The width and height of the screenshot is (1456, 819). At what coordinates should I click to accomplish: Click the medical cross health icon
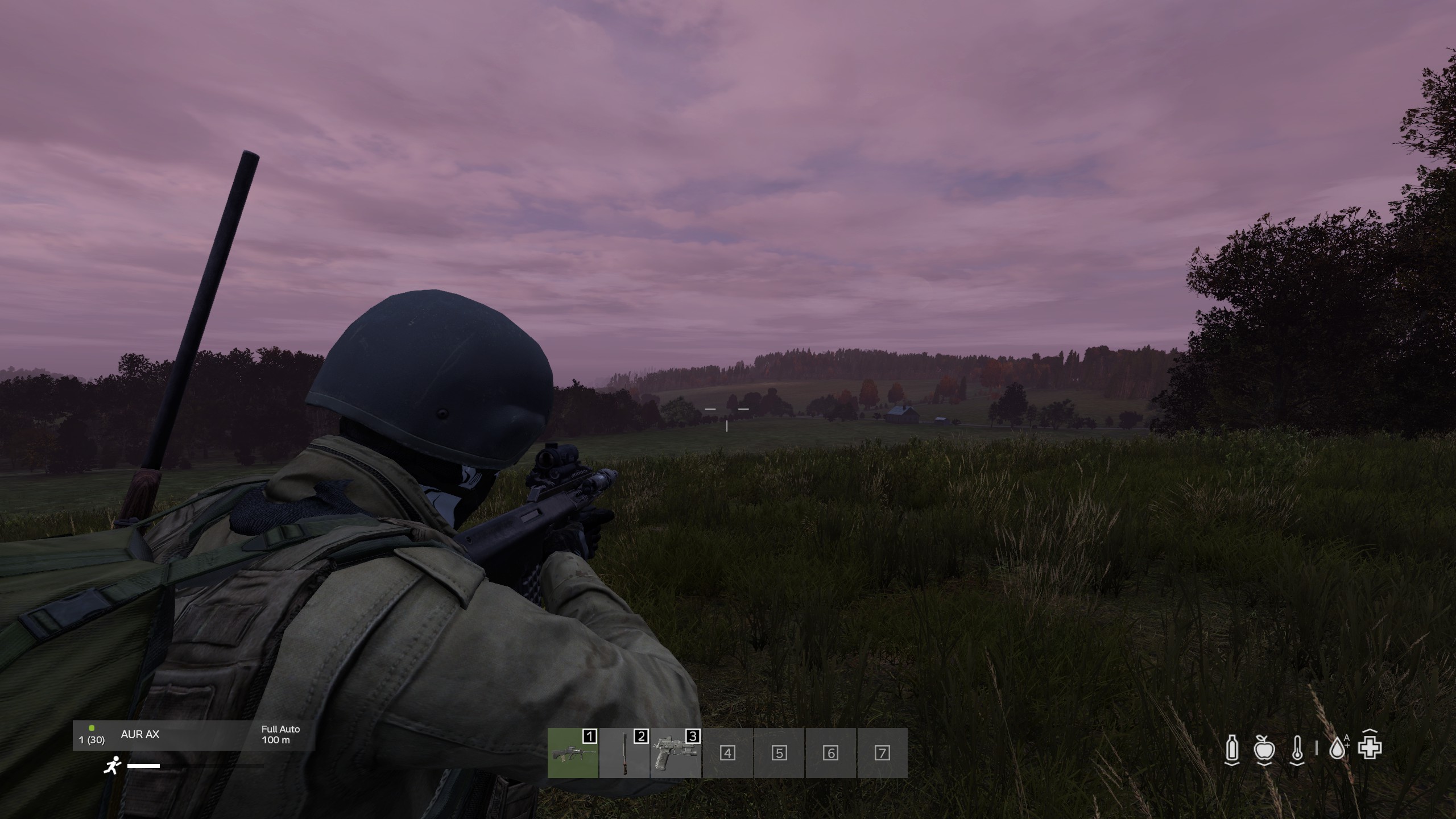pyautogui.click(x=1370, y=747)
